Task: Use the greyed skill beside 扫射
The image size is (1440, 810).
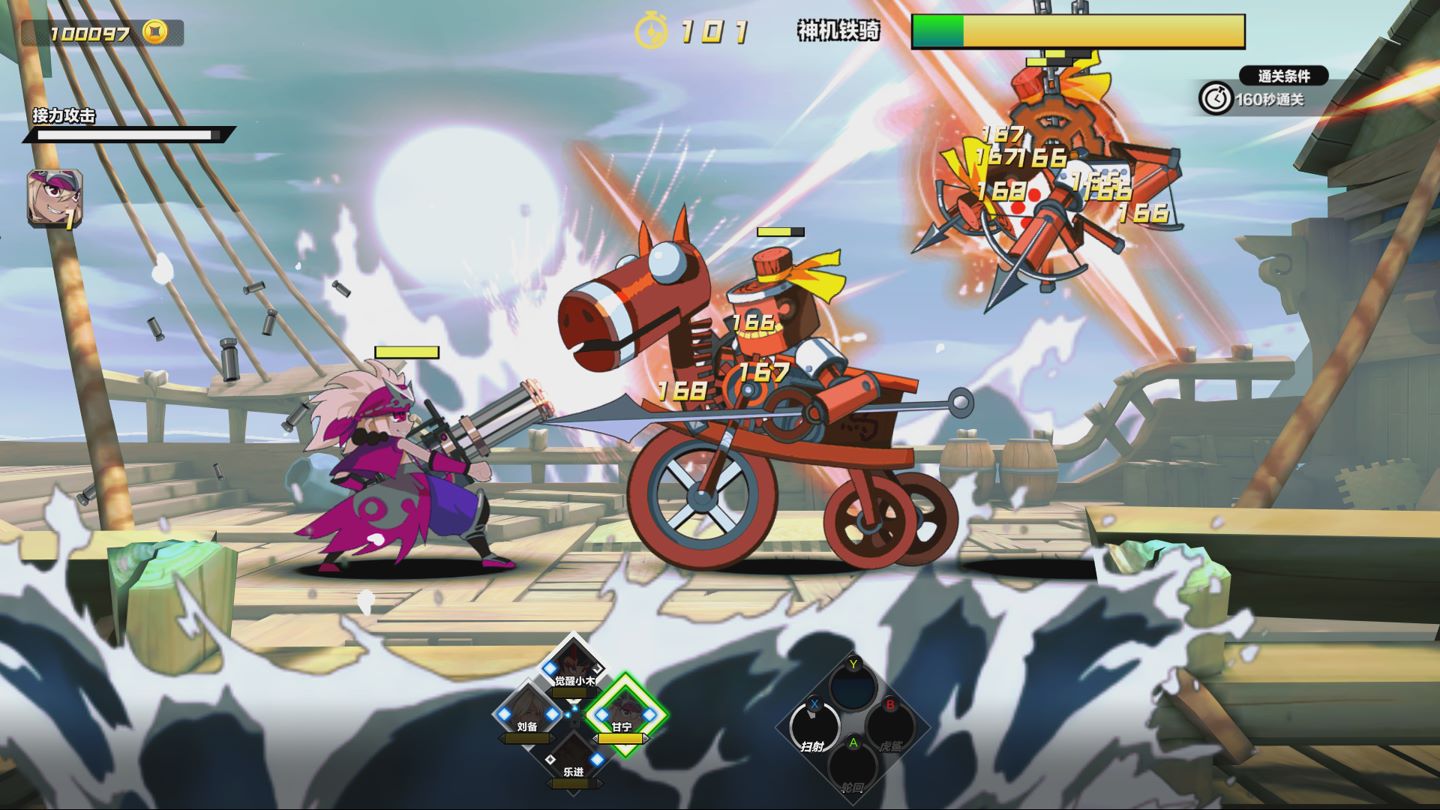Action: point(890,727)
